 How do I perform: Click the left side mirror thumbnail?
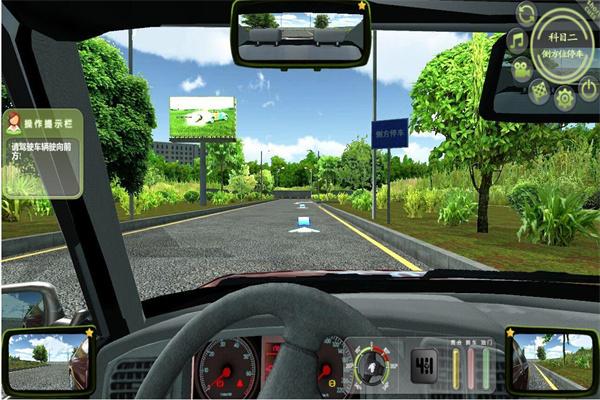48,362
